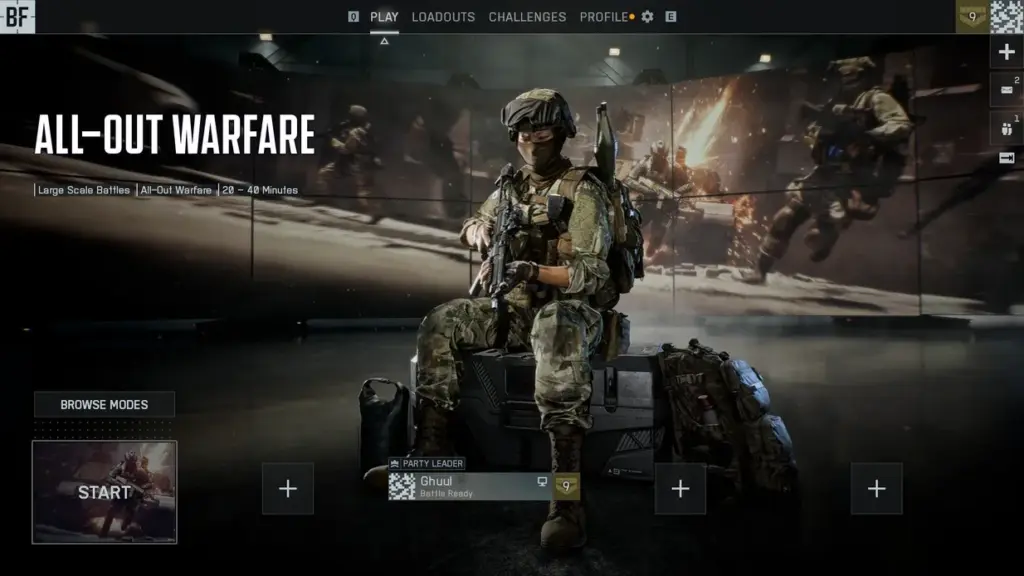This screenshot has width=1024, height=576.
Task: Open the PROFILE tab
Action: (604, 17)
